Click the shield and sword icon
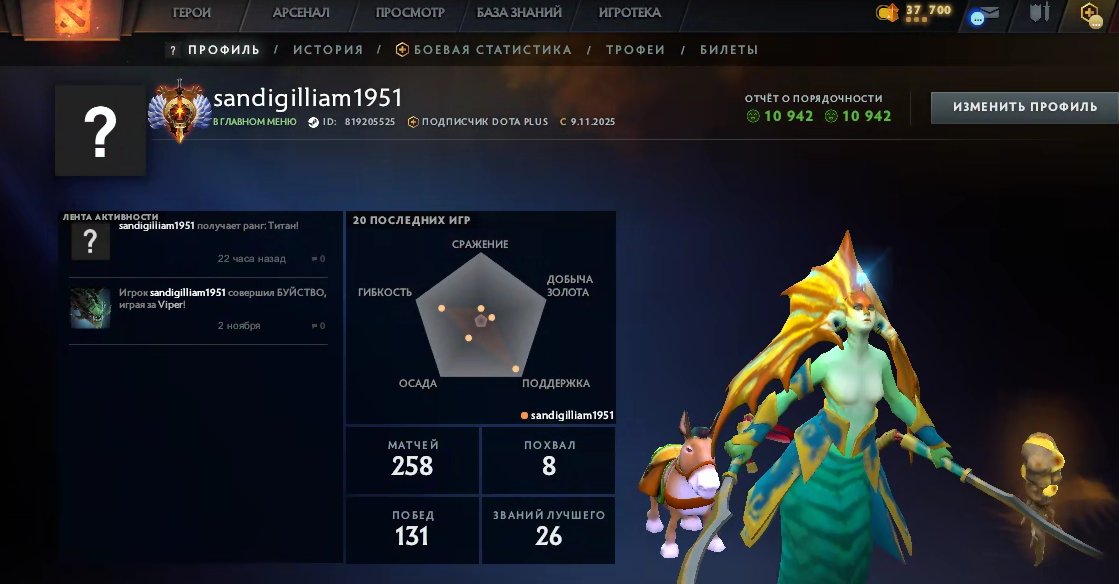The height and width of the screenshot is (584, 1119). click(x=1040, y=13)
